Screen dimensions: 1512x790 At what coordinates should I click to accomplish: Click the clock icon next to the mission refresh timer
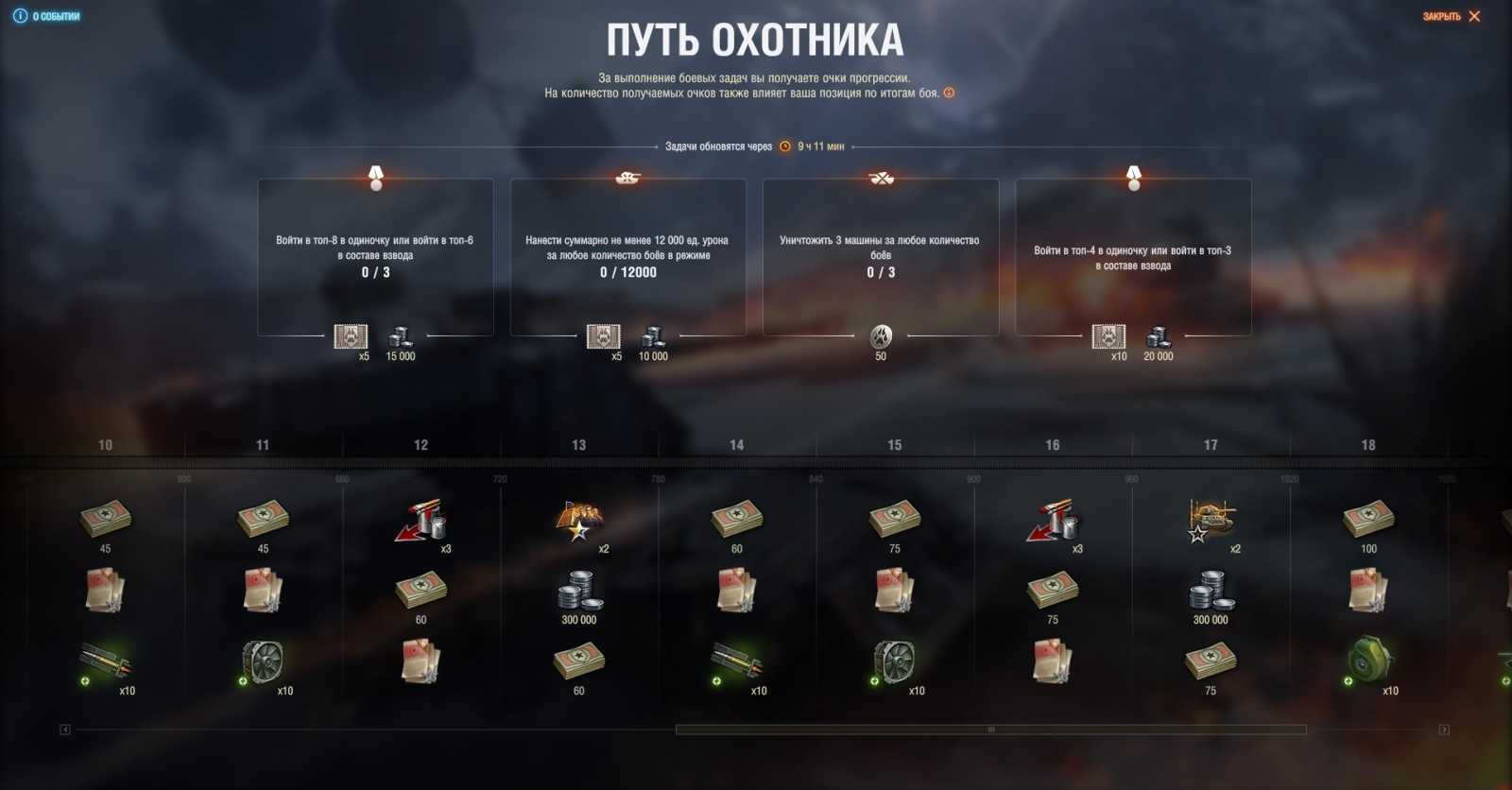(784, 146)
